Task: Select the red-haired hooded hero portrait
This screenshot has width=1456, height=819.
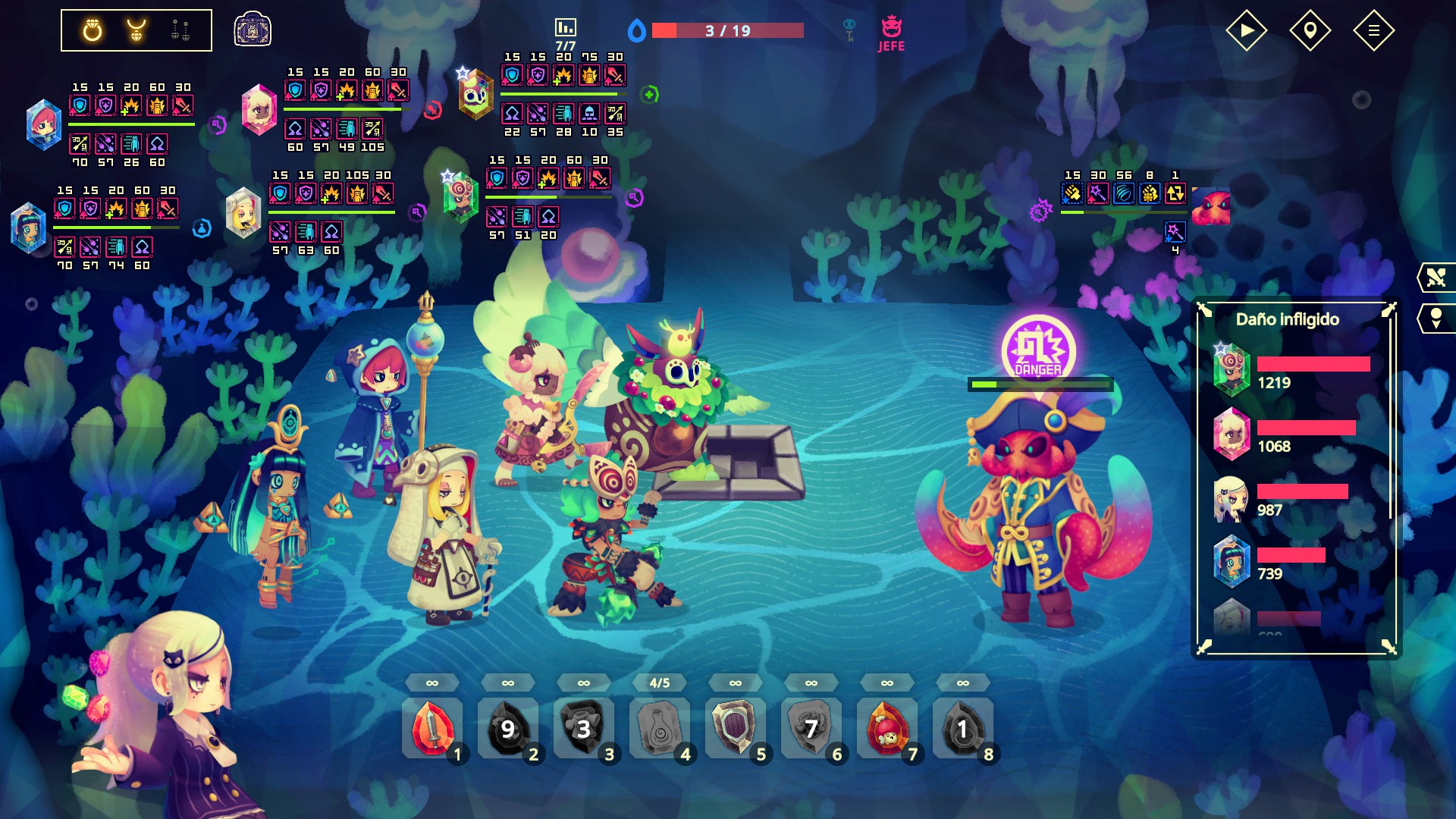Action: [x=43, y=125]
